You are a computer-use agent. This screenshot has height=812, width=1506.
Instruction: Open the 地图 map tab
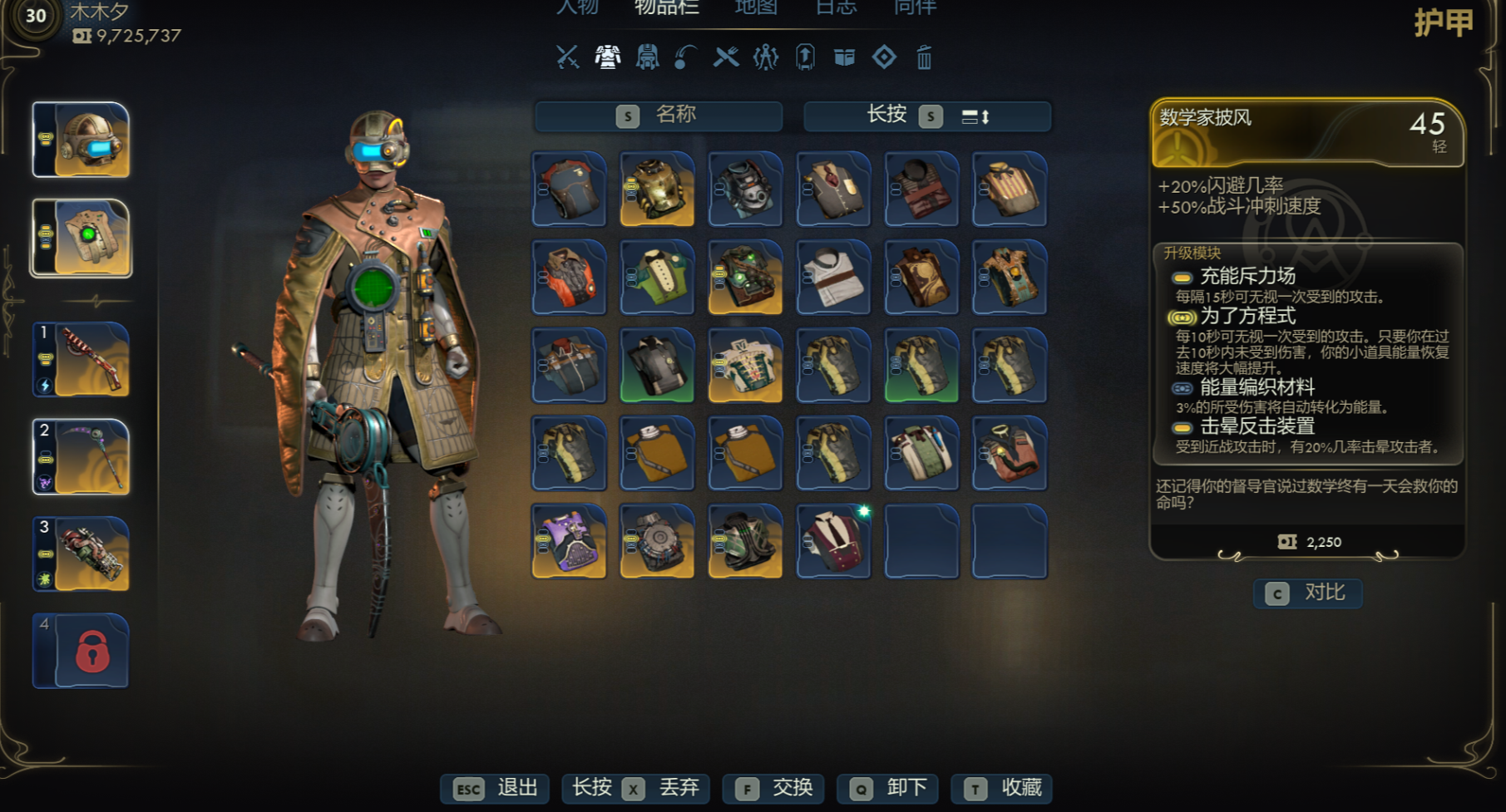[x=755, y=7]
